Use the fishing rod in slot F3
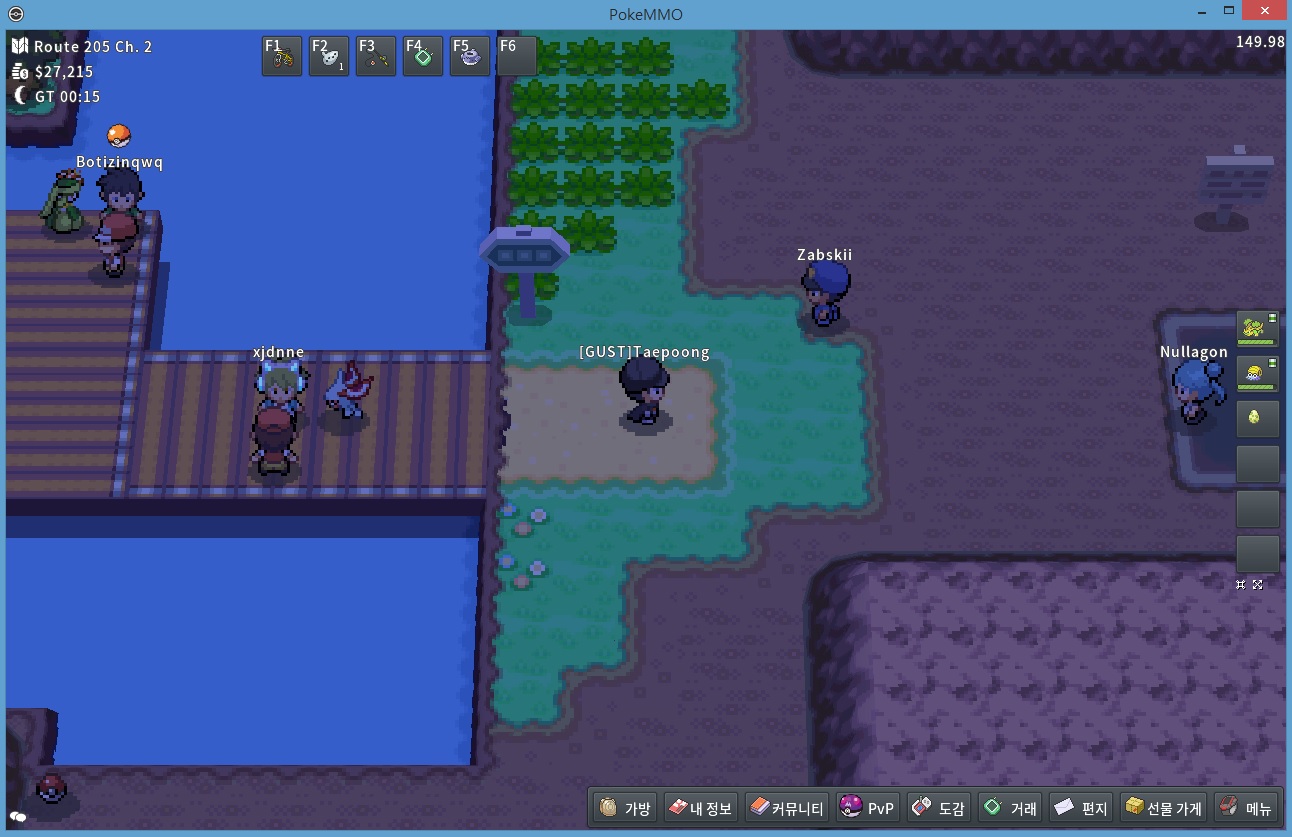Screen dimensions: 1292x837 376,57
